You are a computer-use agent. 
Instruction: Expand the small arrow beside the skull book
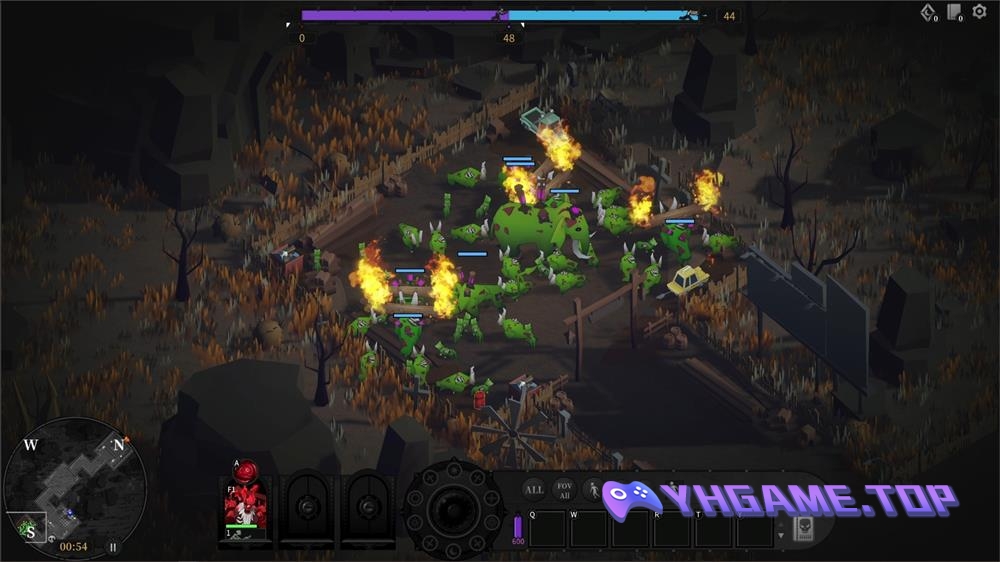click(x=781, y=535)
